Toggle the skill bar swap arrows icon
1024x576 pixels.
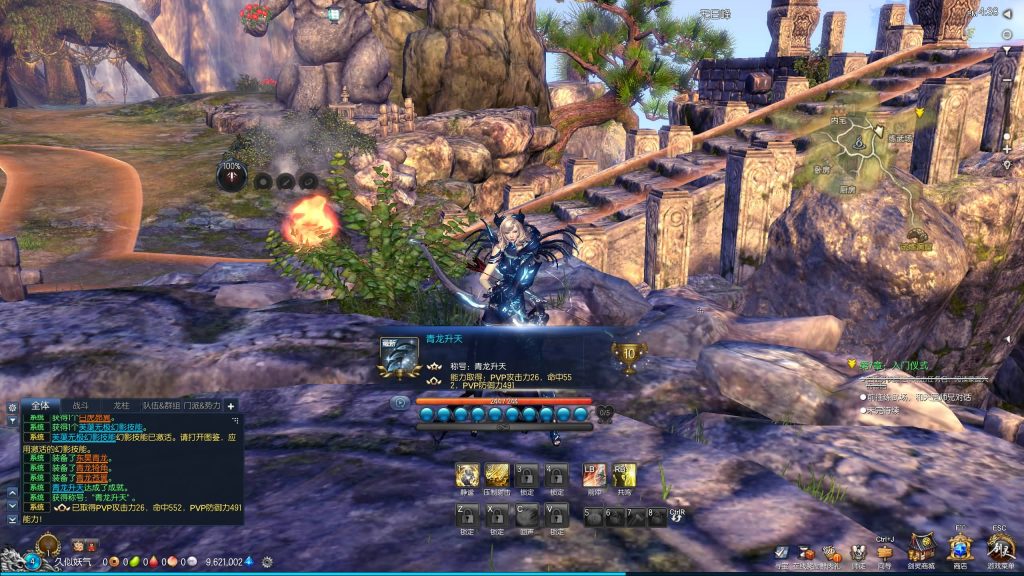pos(677,517)
